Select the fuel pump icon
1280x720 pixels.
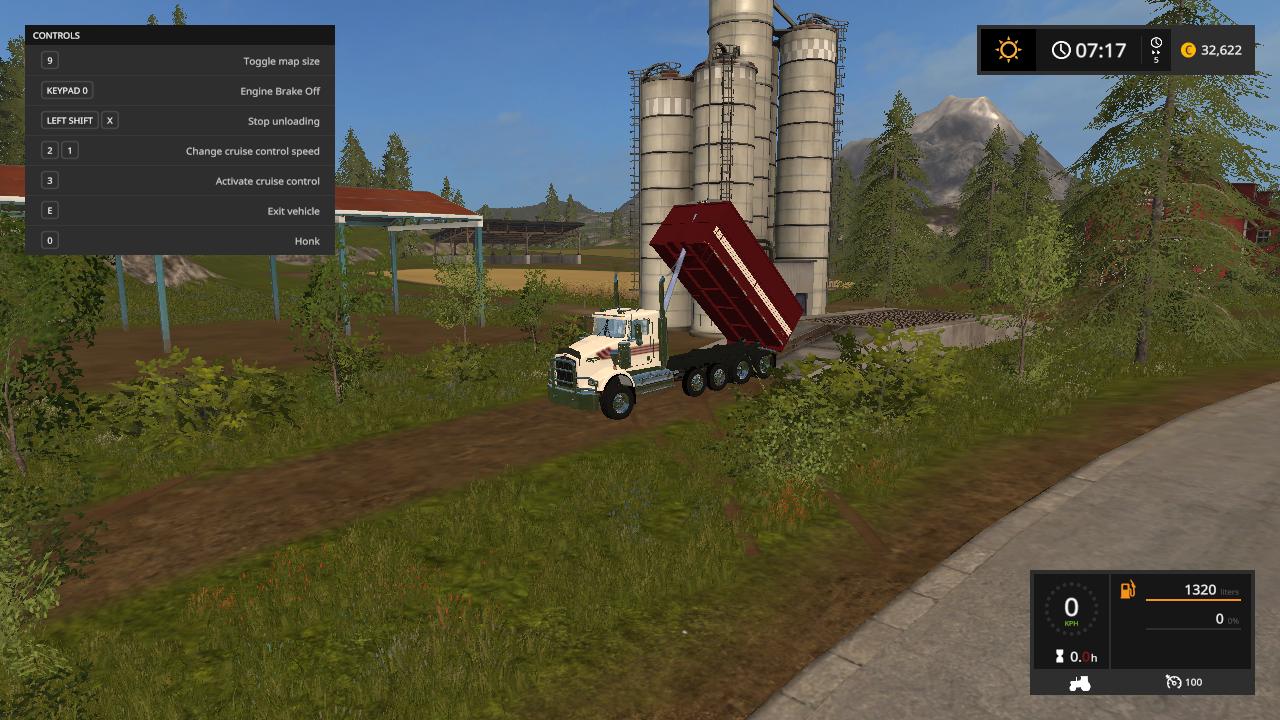coord(1128,590)
